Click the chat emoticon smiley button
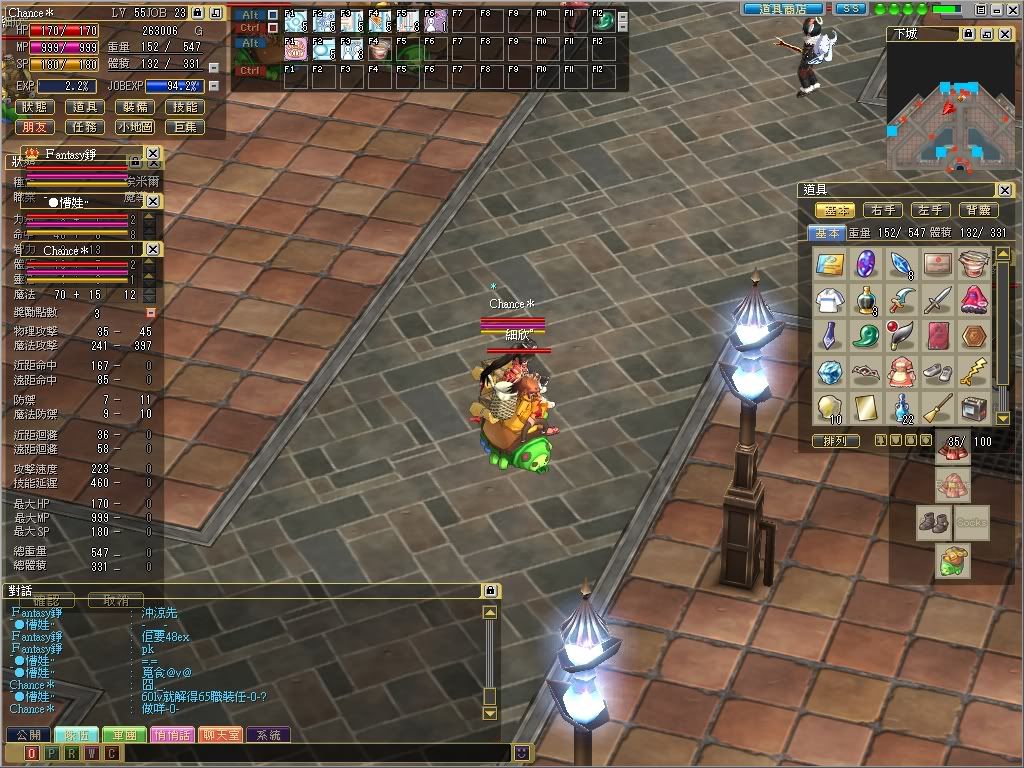Image resolution: width=1024 pixels, height=768 pixels. [521, 752]
